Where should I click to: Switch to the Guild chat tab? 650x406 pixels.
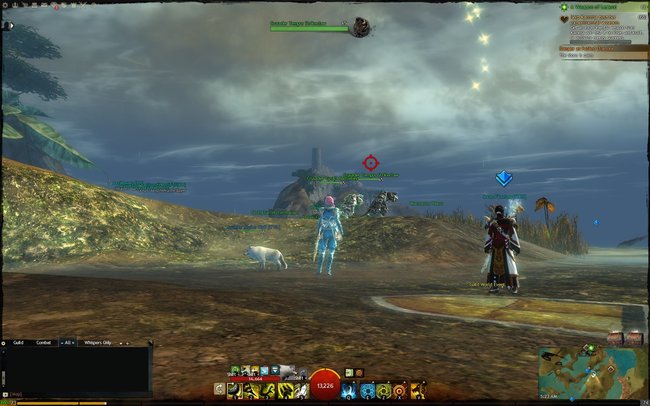point(18,343)
